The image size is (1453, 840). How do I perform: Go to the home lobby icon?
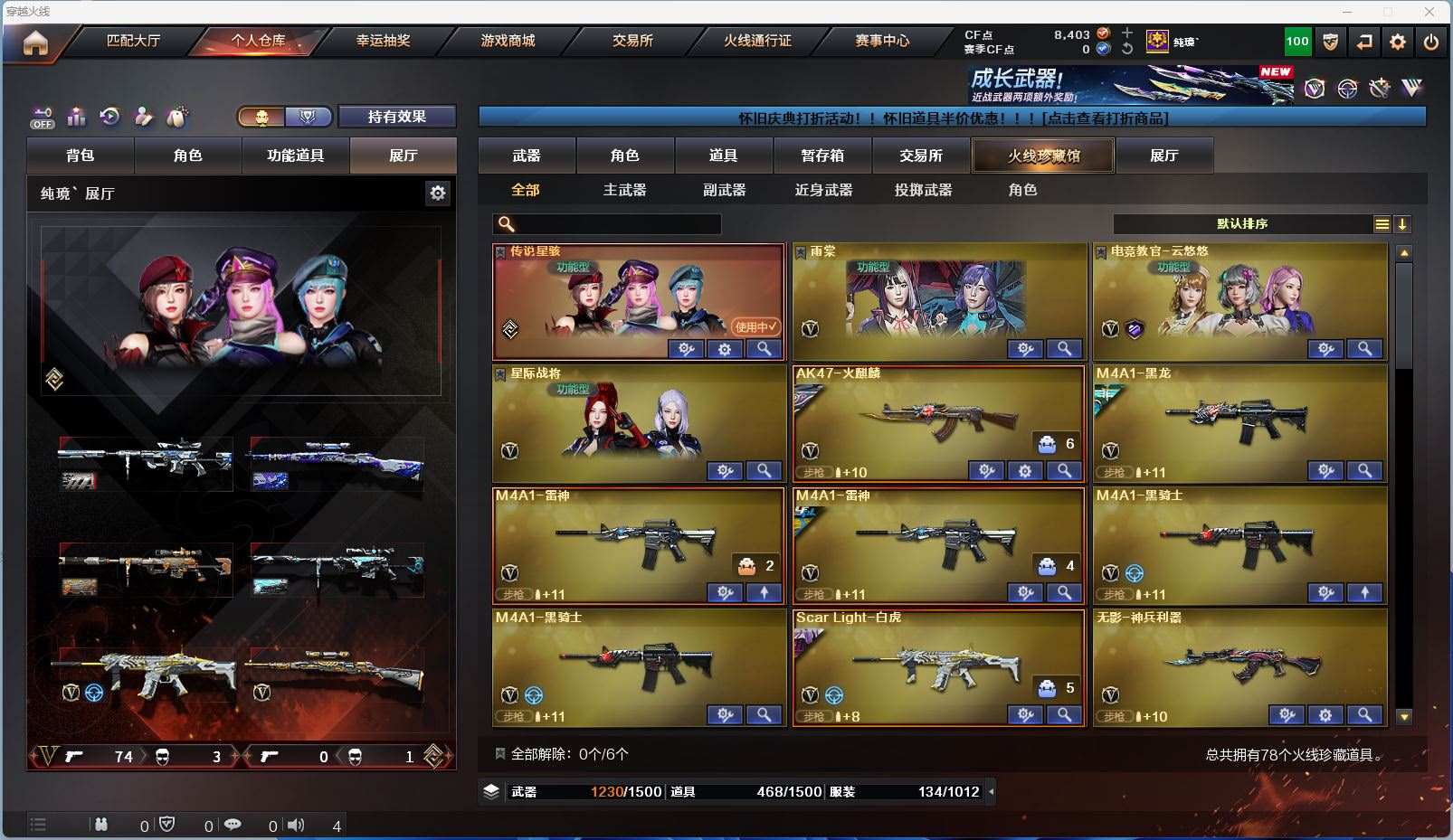click(35, 42)
